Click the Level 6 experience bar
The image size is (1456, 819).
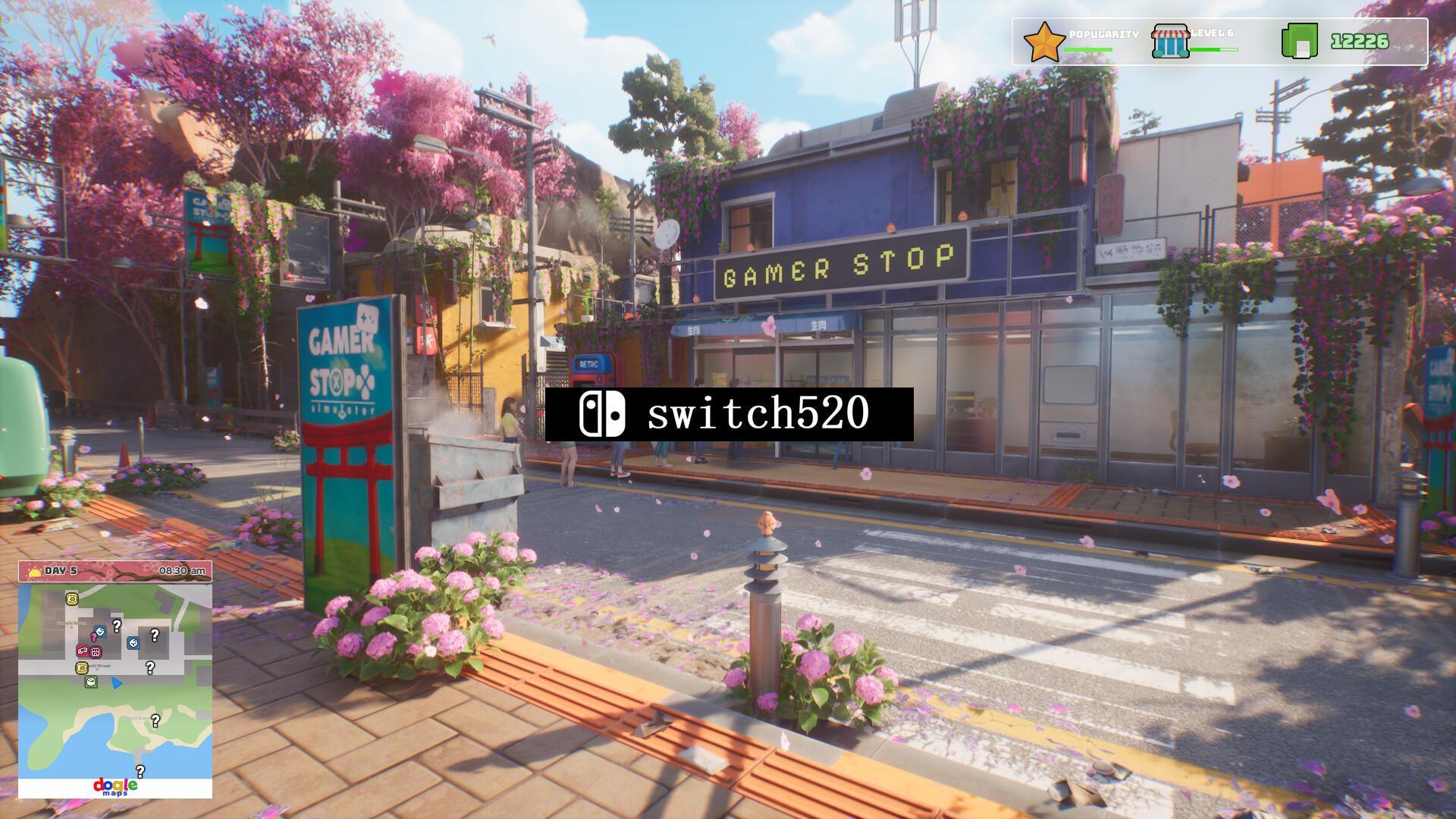tap(1213, 49)
